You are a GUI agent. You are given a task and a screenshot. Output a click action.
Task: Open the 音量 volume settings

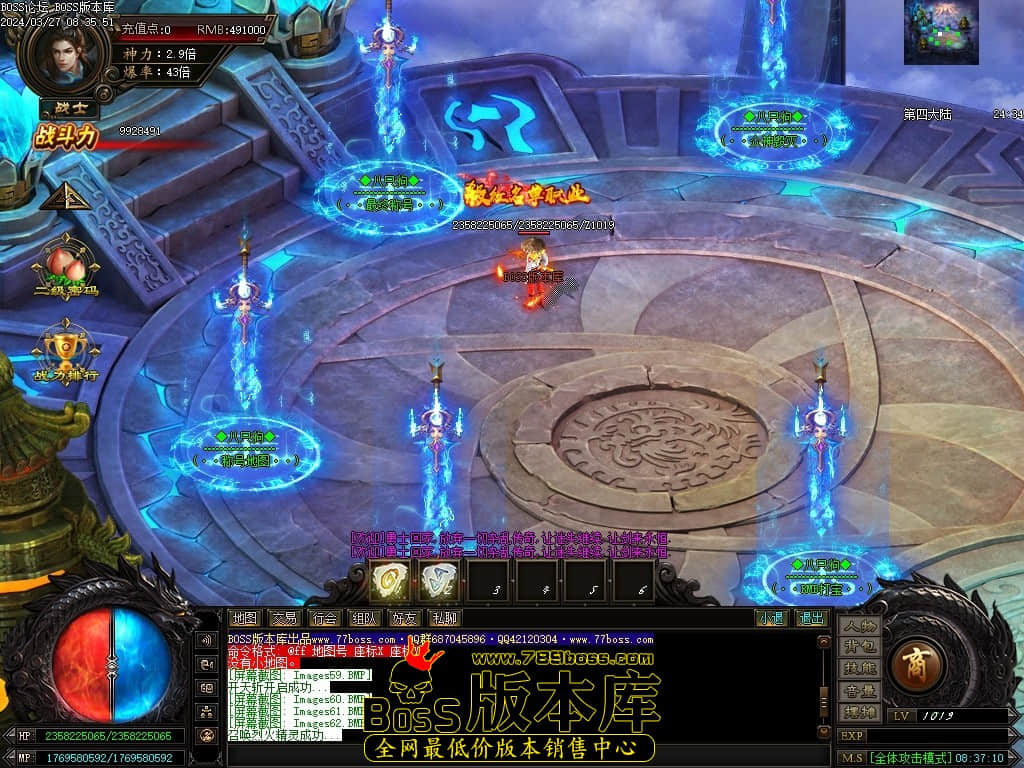pyautogui.click(x=859, y=691)
